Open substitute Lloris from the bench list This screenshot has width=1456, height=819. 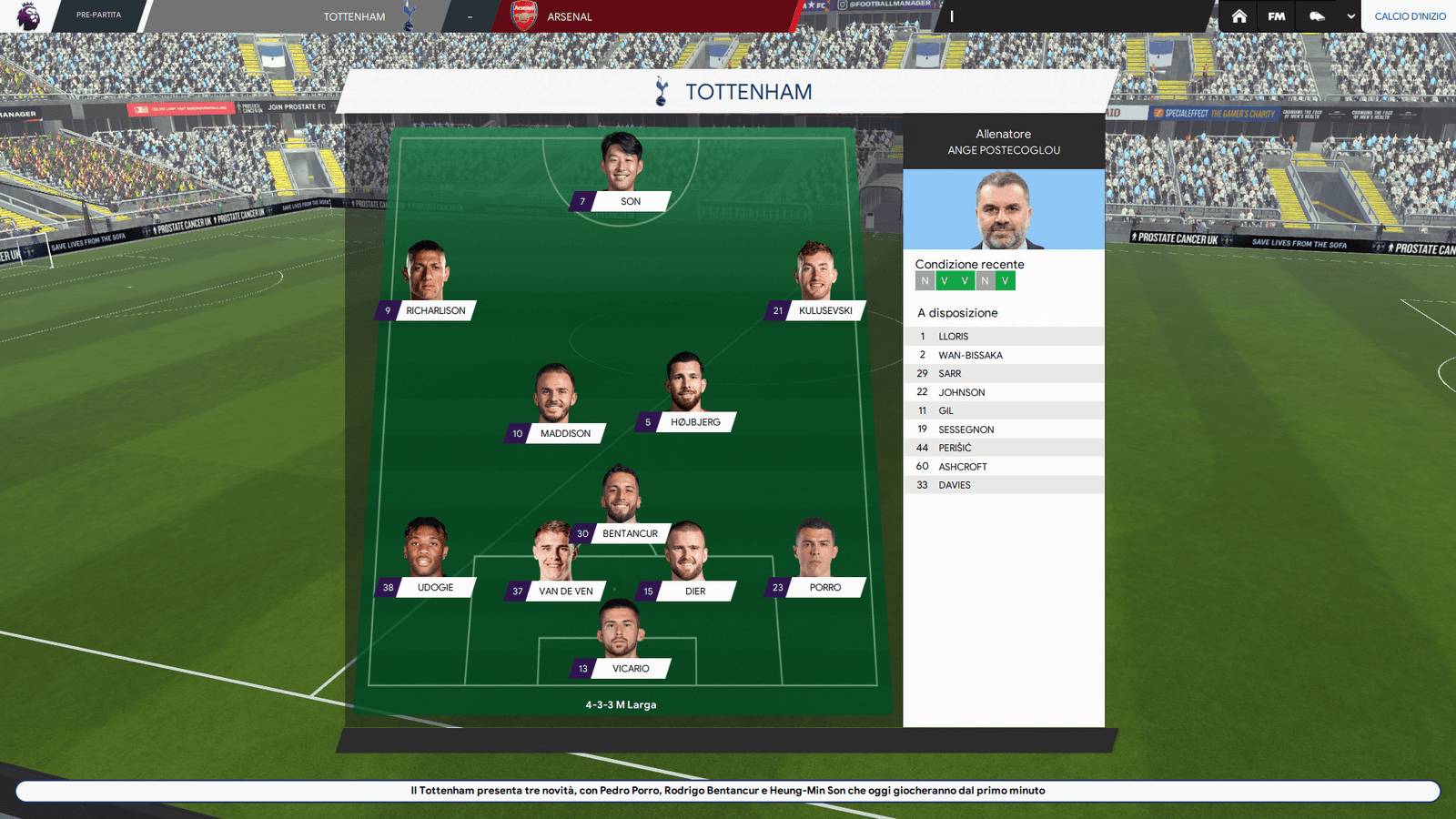pyautogui.click(x=954, y=337)
